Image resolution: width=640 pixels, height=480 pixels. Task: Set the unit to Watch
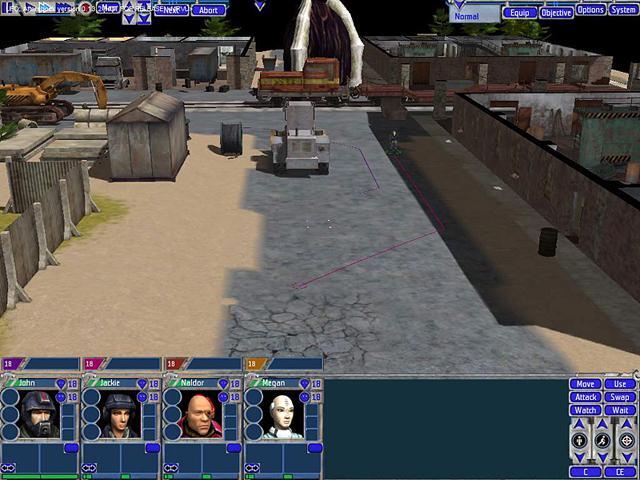click(x=586, y=410)
